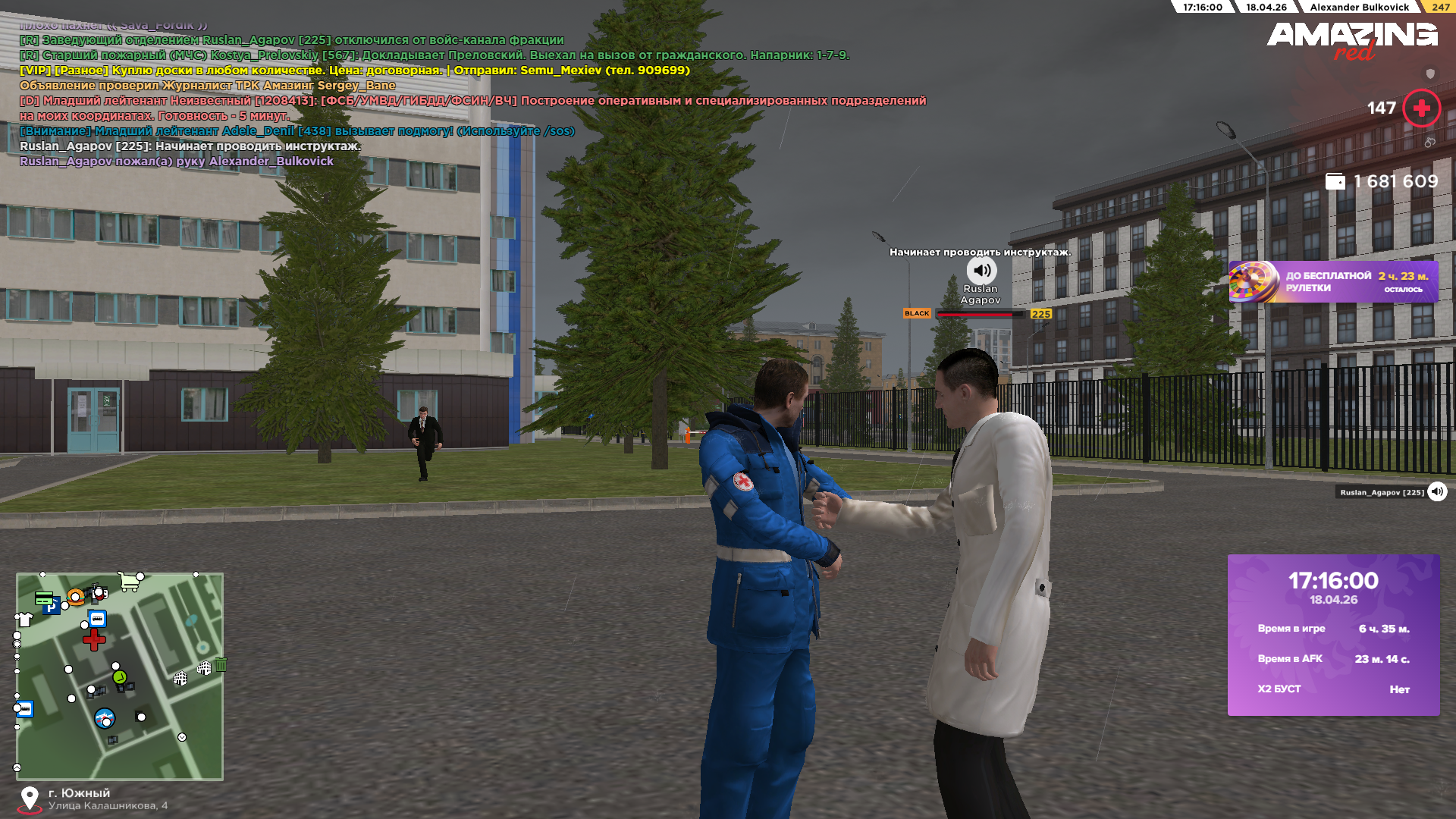Click the VIP chat advertisement line

pyautogui.click(x=355, y=71)
